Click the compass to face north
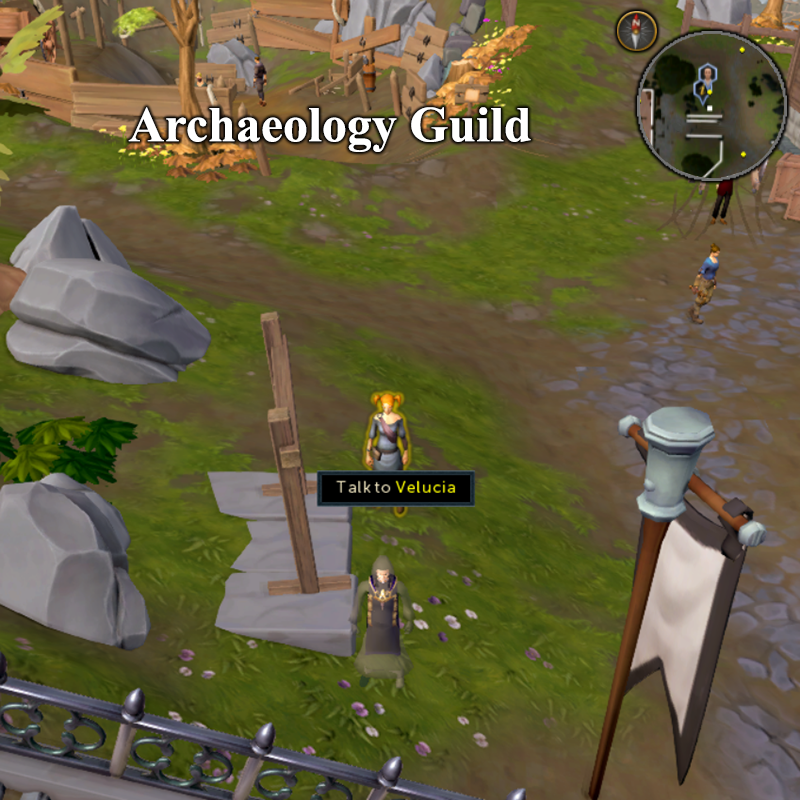800x800 pixels. (x=634, y=30)
